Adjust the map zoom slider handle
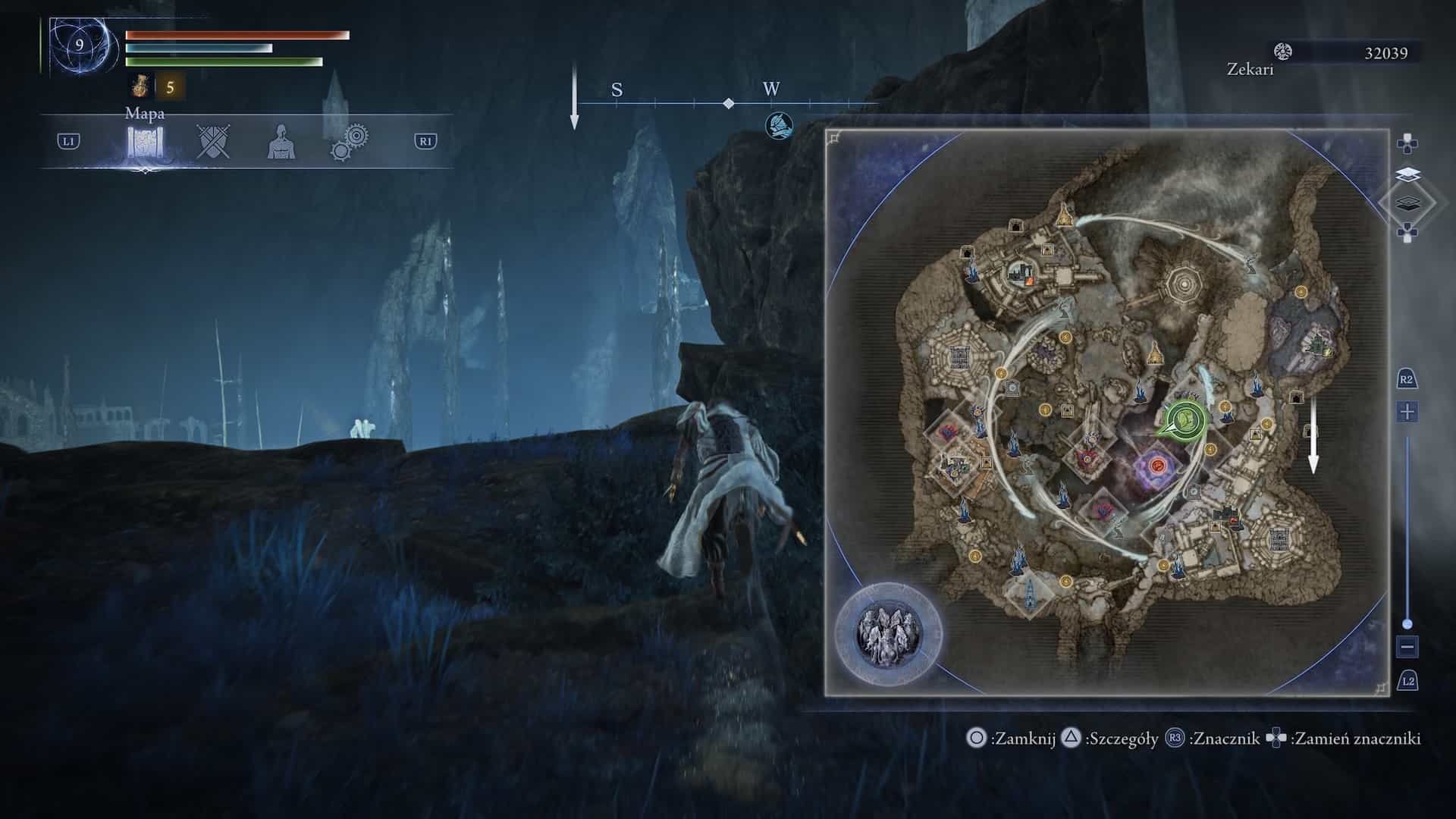This screenshot has height=819, width=1456. tap(1407, 624)
